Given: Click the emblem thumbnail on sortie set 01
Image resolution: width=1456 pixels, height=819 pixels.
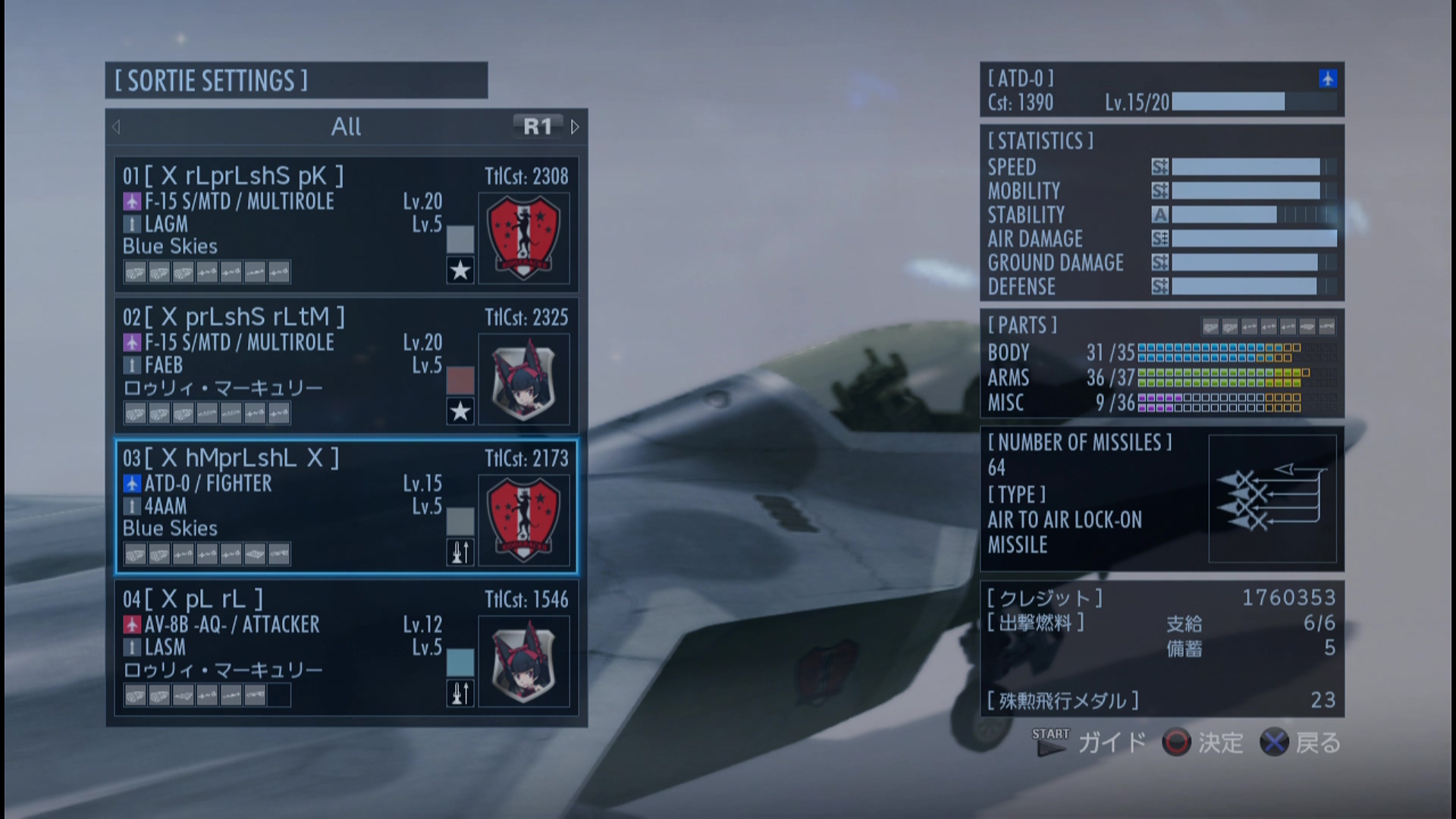Looking at the screenshot, I should click(523, 237).
